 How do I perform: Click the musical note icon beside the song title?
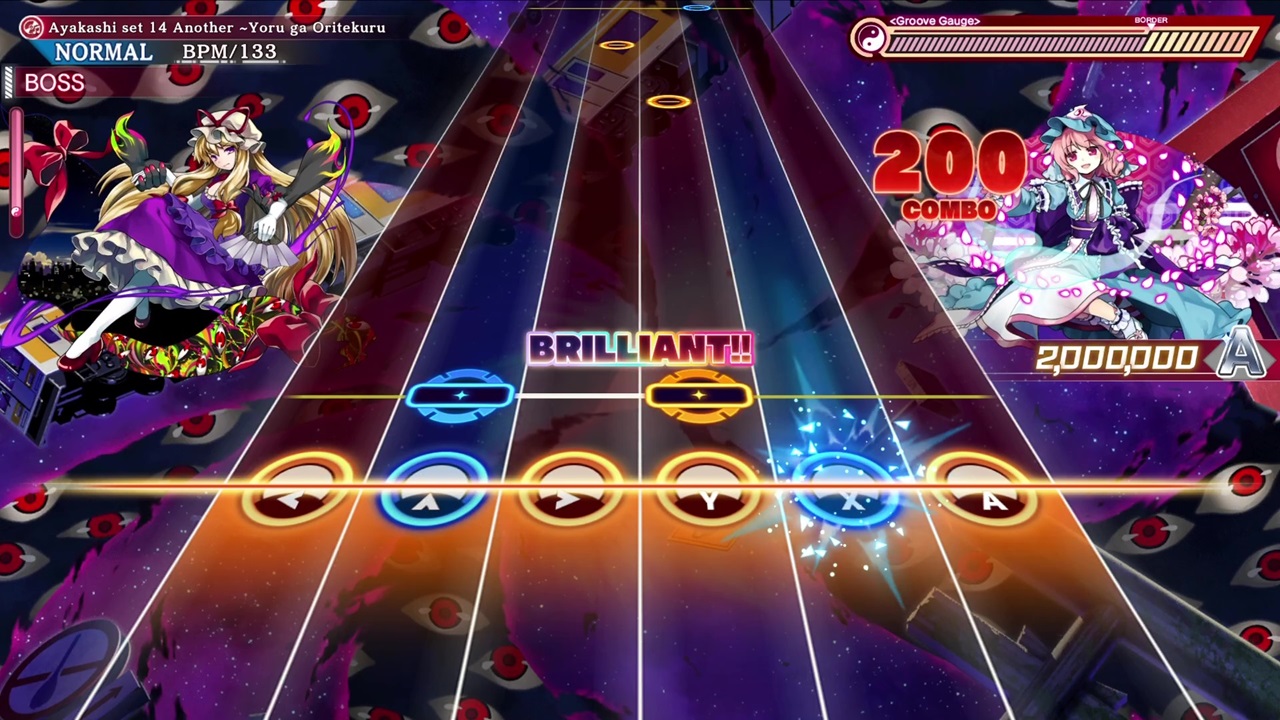[30, 28]
